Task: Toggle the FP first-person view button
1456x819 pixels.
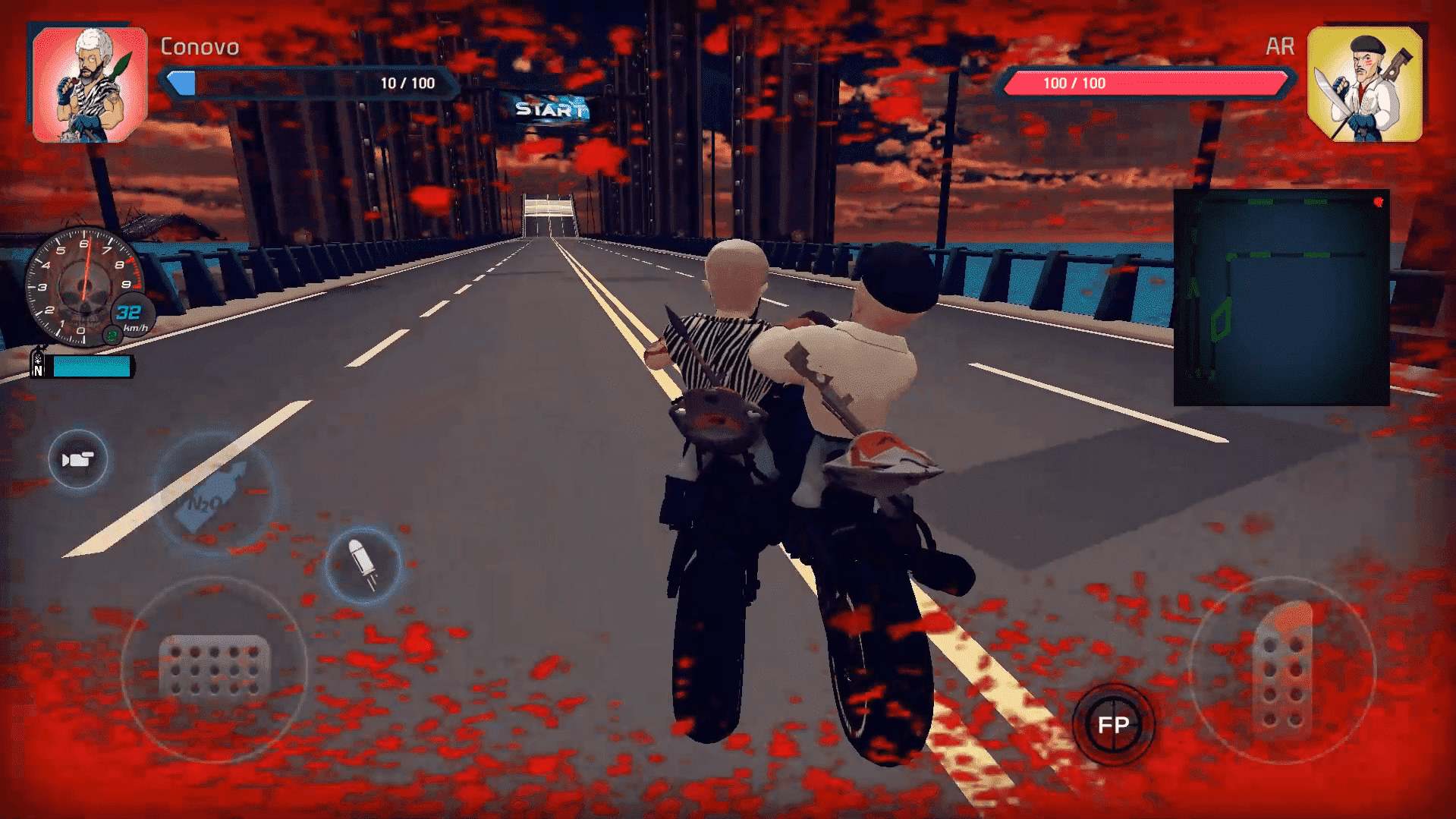Action: click(1113, 724)
